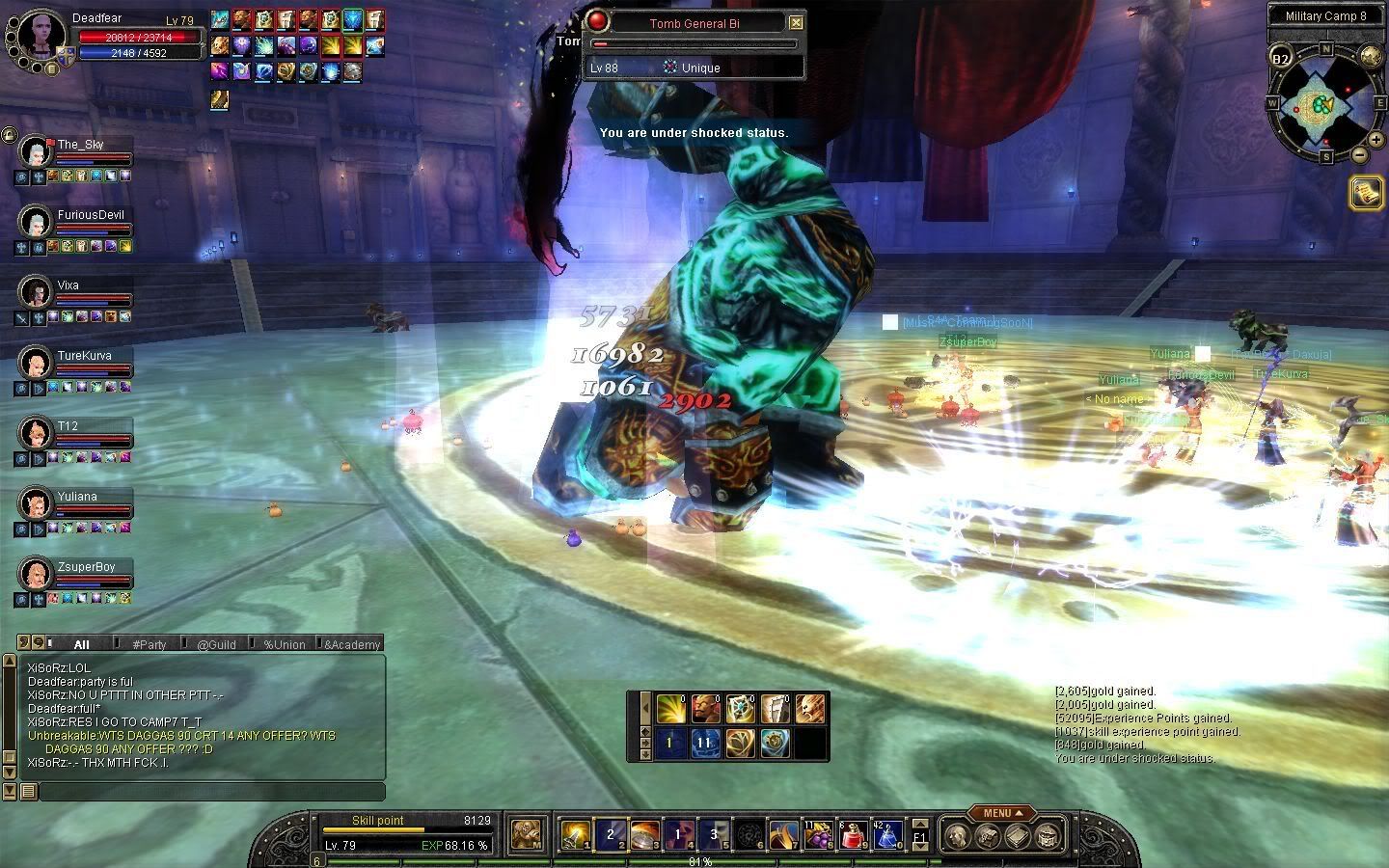Zoom out the minimap with minus button

tap(1358, 154)
